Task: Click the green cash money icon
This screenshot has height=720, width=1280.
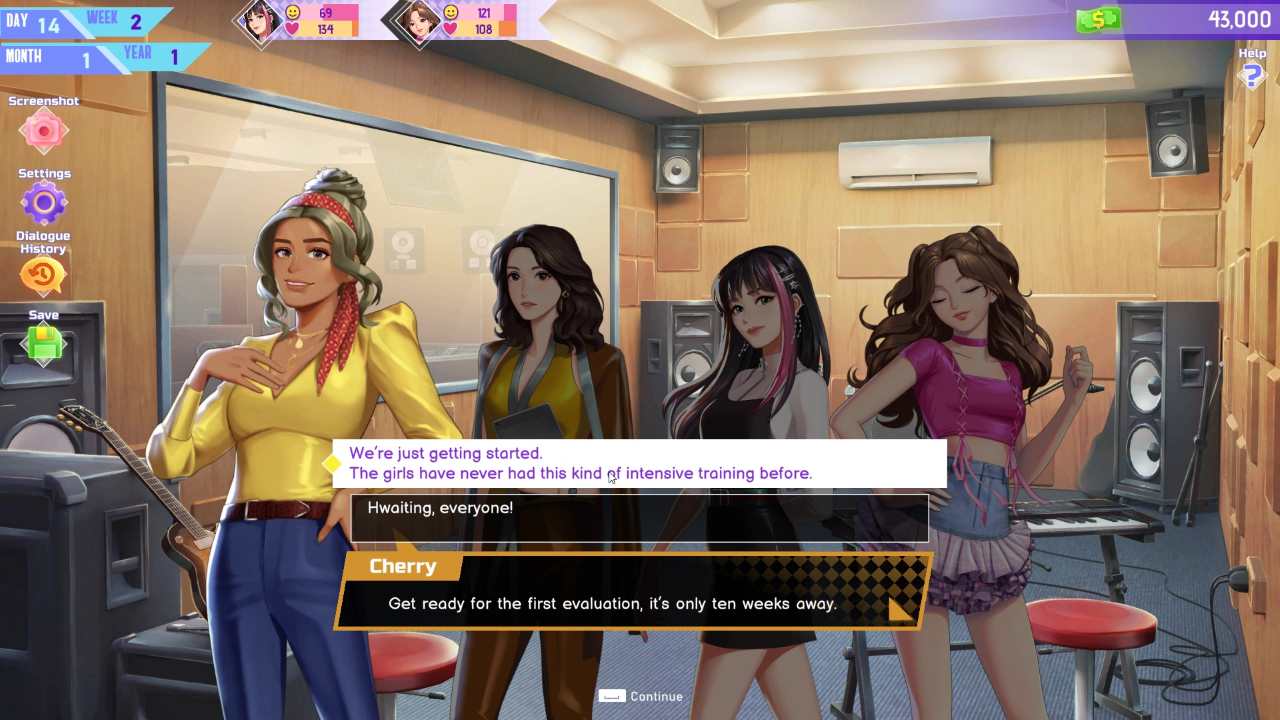Action: click(1097, 19)
